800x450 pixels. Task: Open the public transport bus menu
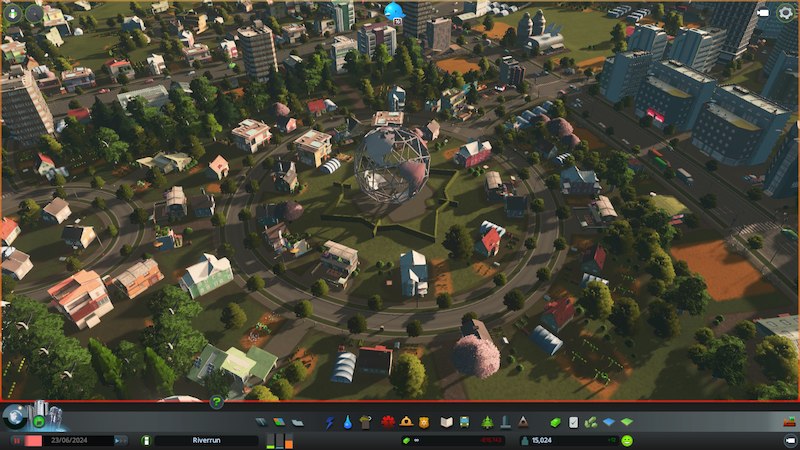click(x=465, y=422)
